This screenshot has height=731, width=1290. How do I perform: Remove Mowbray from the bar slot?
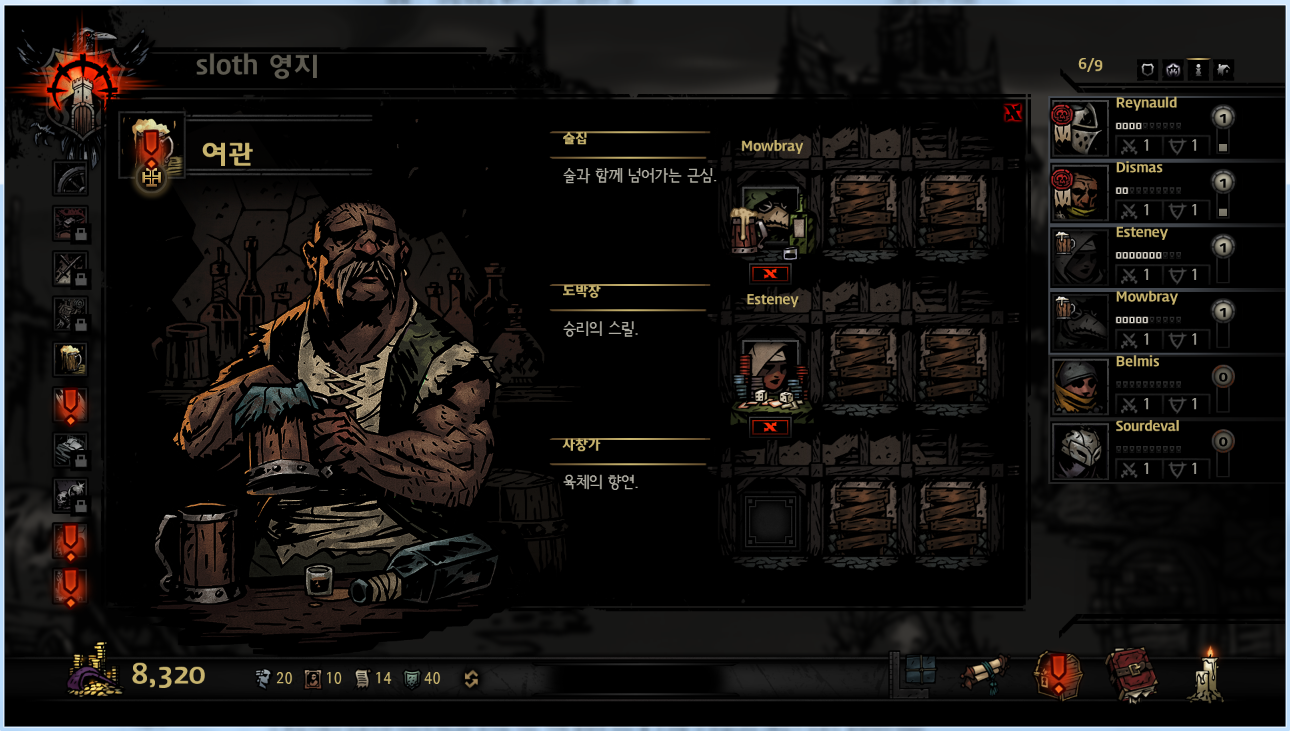(x=770, y=273)
